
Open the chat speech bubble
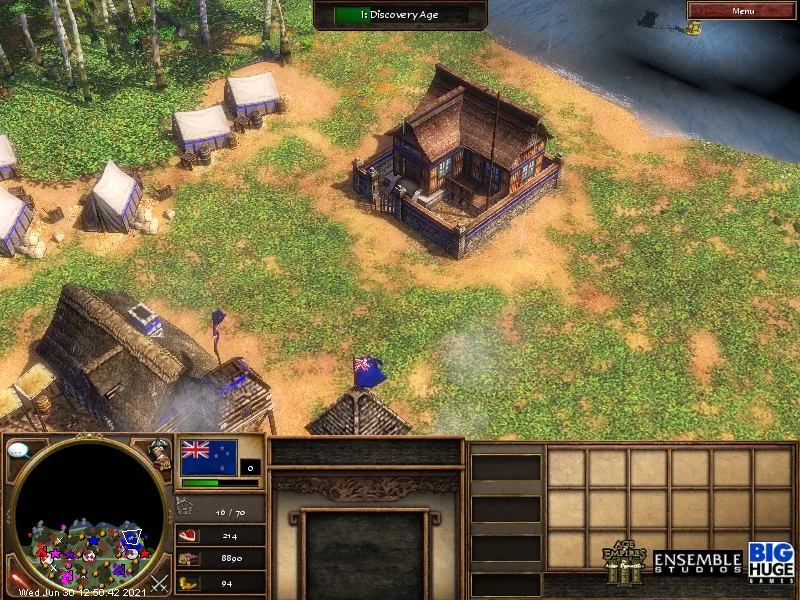pyautogui.click(x=18, y=451)
